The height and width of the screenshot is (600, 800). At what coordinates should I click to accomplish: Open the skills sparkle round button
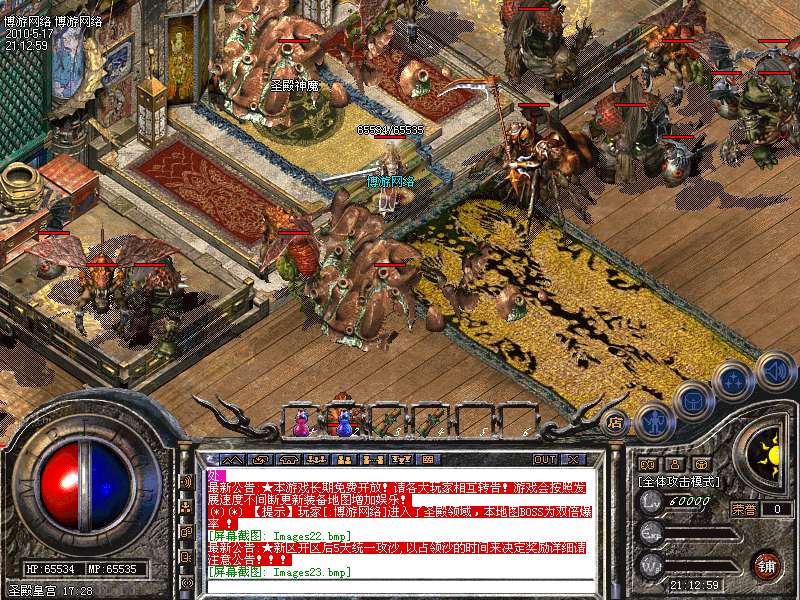click(x=734, y=381)
